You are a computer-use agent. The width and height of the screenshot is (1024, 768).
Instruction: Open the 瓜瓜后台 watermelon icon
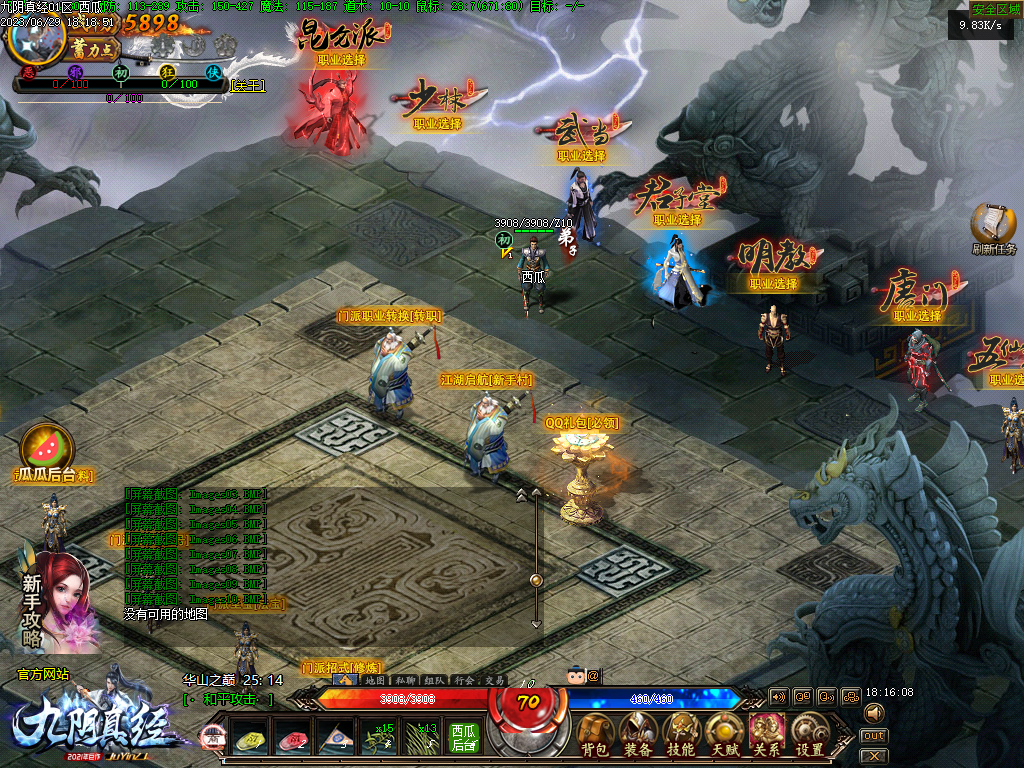coord(42,445)
